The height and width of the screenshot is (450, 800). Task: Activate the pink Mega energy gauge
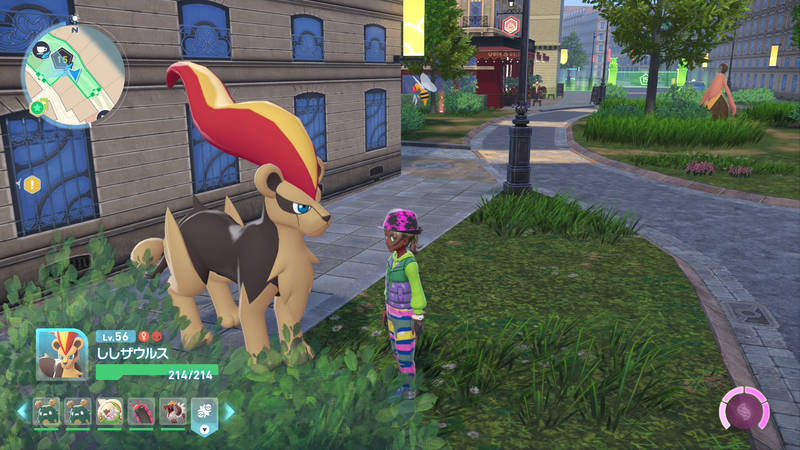tap(744, 411)
